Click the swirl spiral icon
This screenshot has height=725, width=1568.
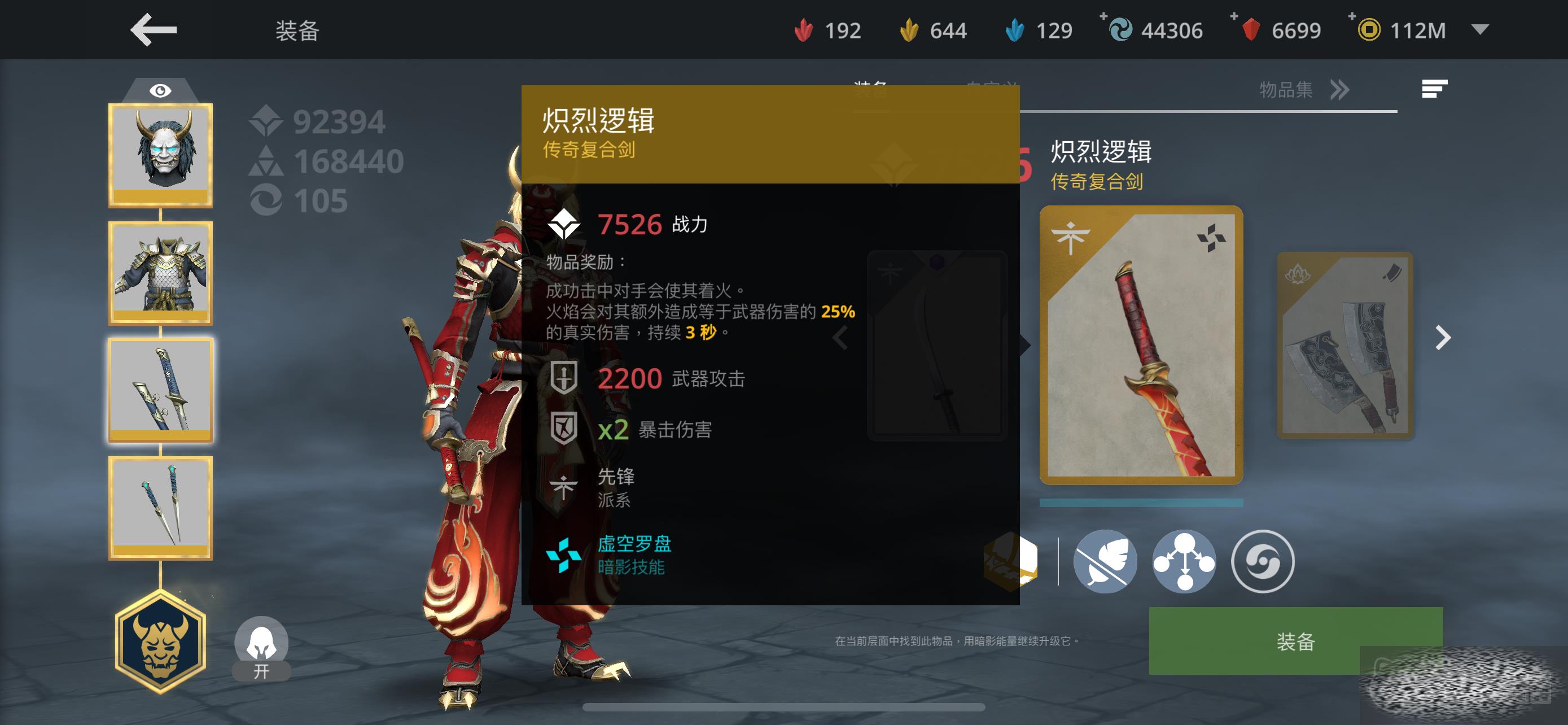pyautogui.click(x=1263, y=561)
